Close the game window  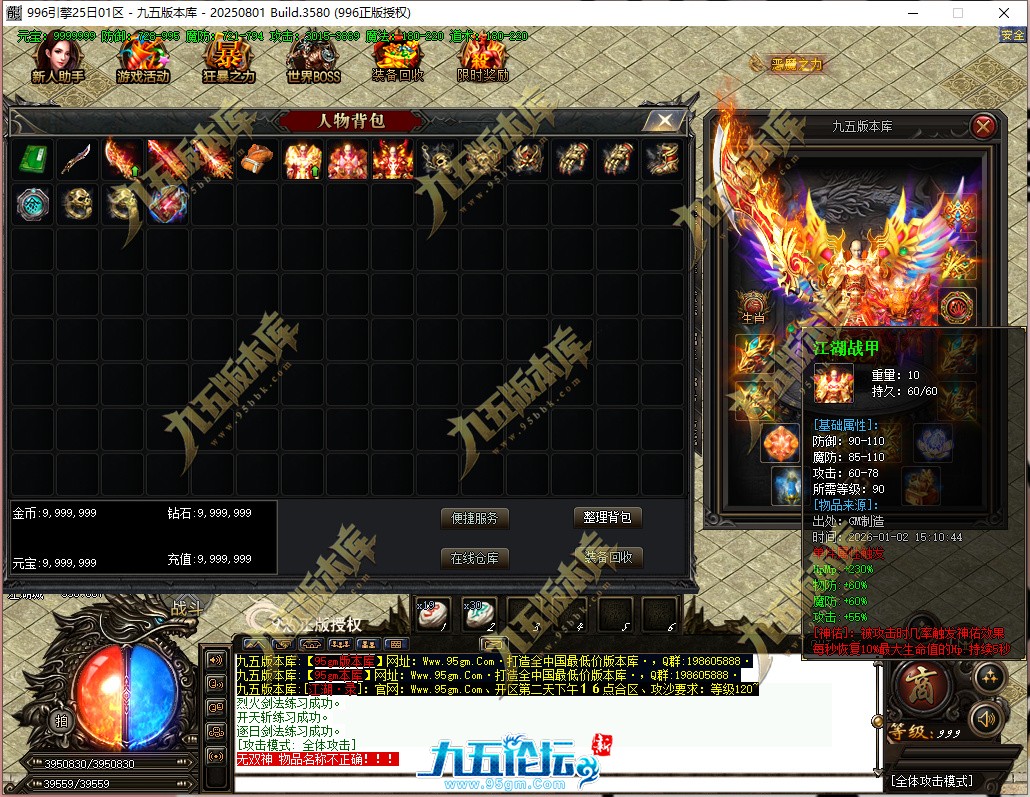[x=1001, y=13]
